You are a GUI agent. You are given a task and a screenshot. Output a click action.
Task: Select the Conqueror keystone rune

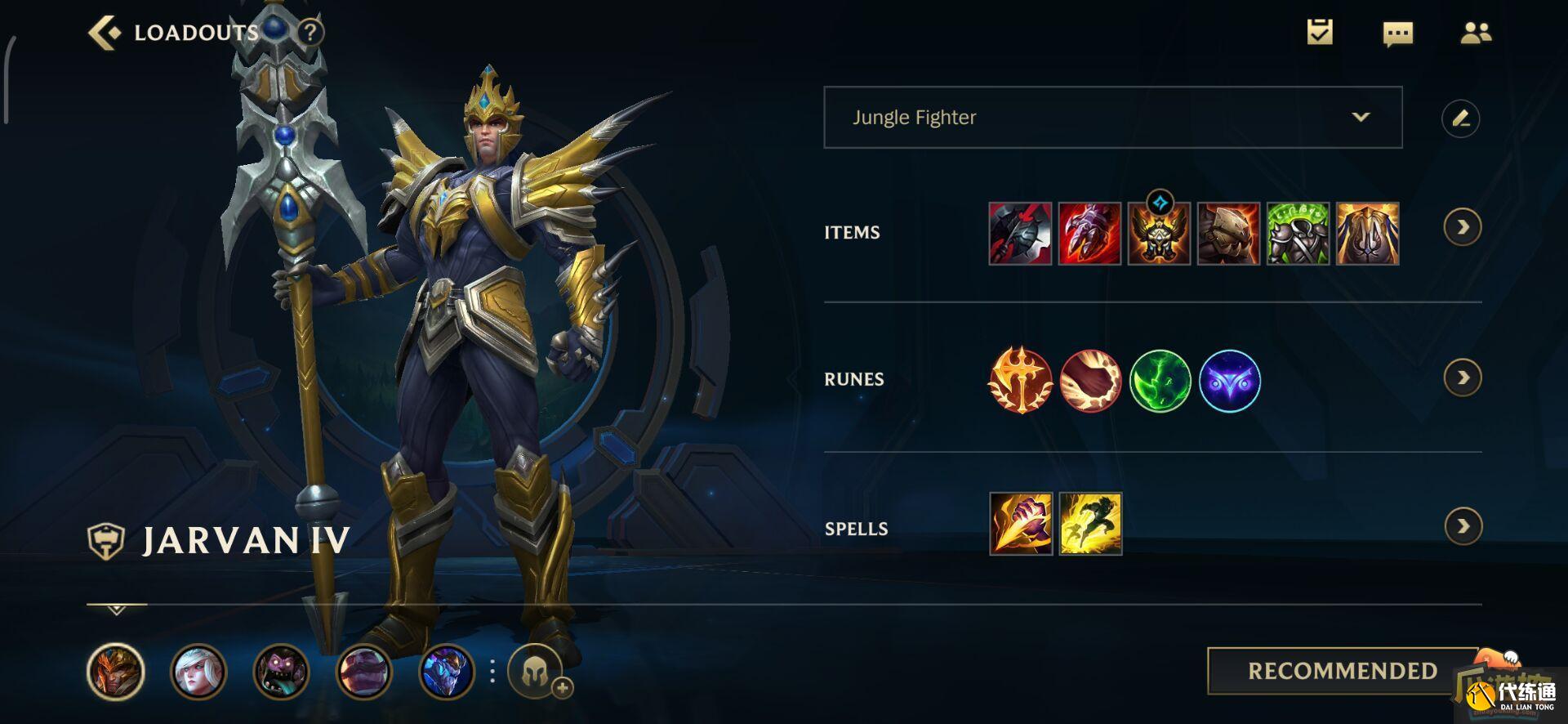click(1020, 380)
